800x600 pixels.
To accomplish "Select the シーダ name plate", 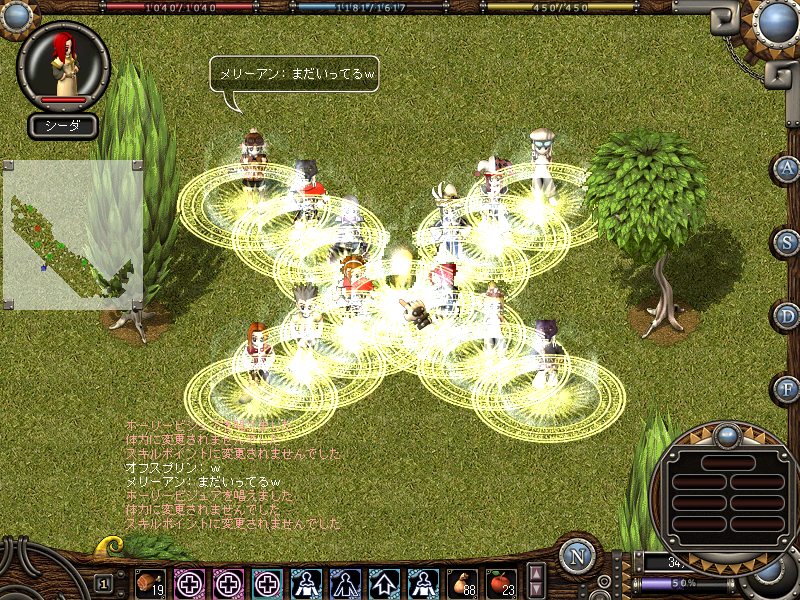I will (63, 126).
